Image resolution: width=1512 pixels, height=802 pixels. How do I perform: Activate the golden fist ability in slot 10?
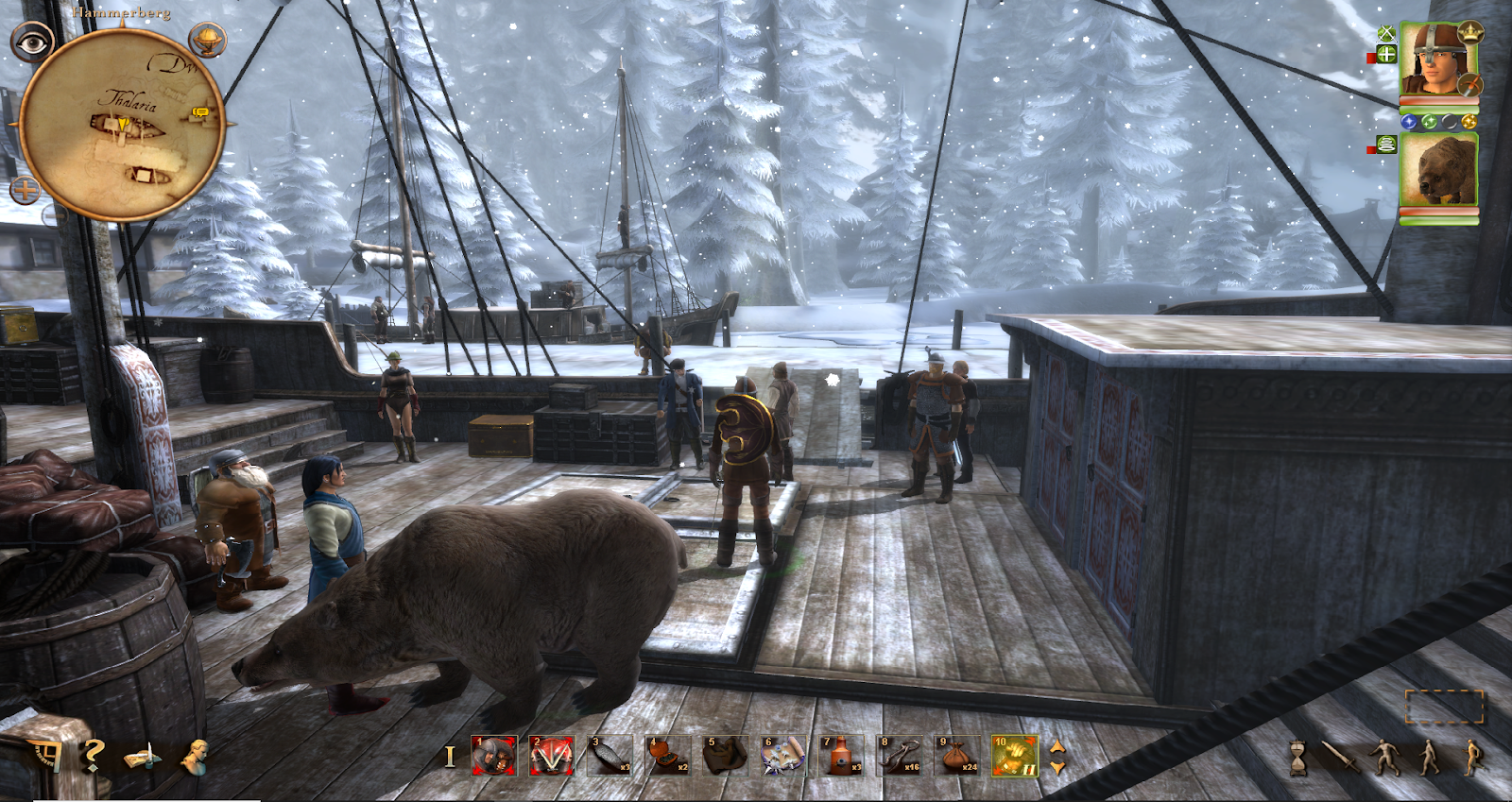pyautogui.click(x=1015, y=756)
